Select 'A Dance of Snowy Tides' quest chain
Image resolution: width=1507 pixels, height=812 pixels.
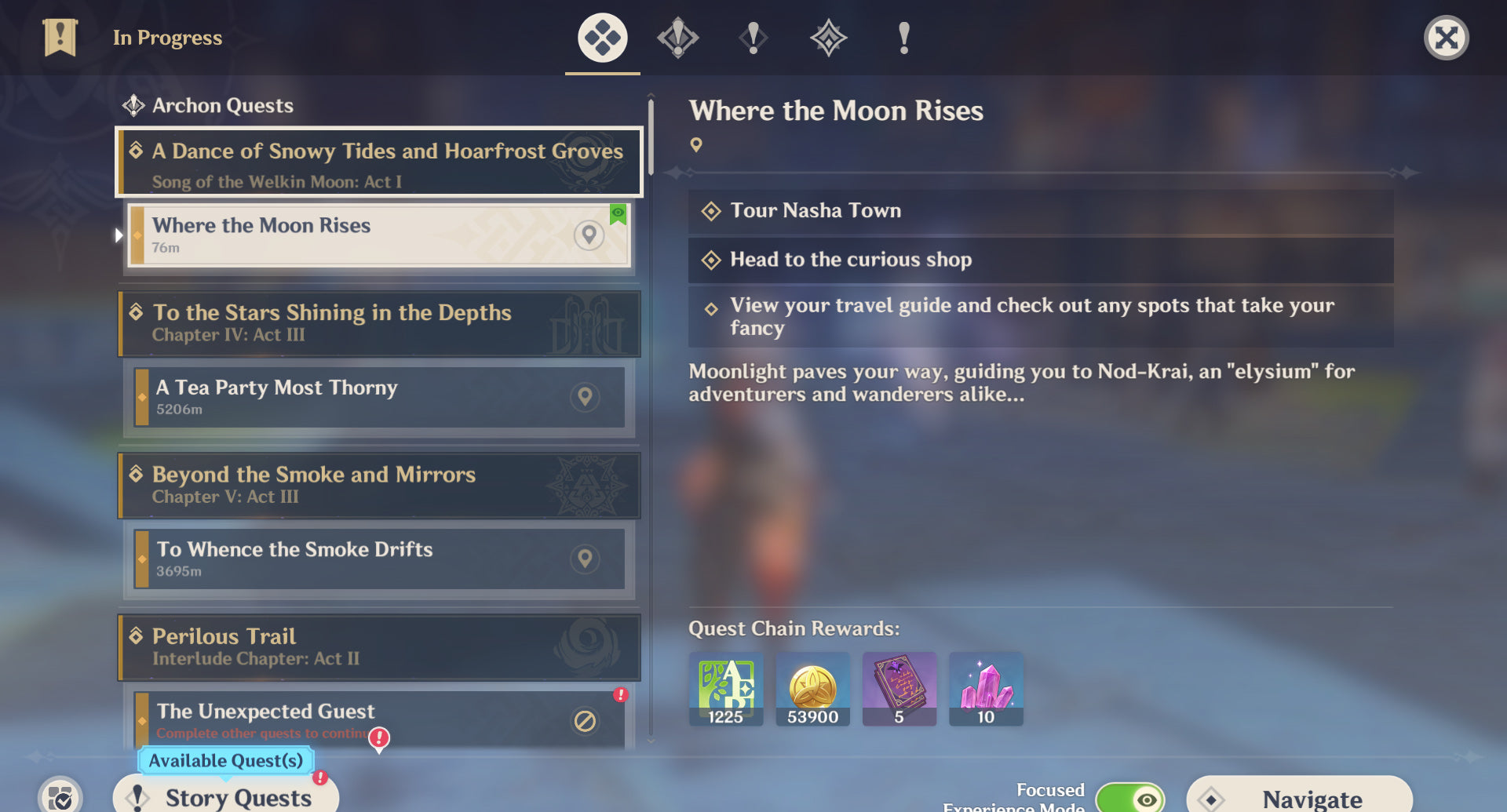point(379,162)
